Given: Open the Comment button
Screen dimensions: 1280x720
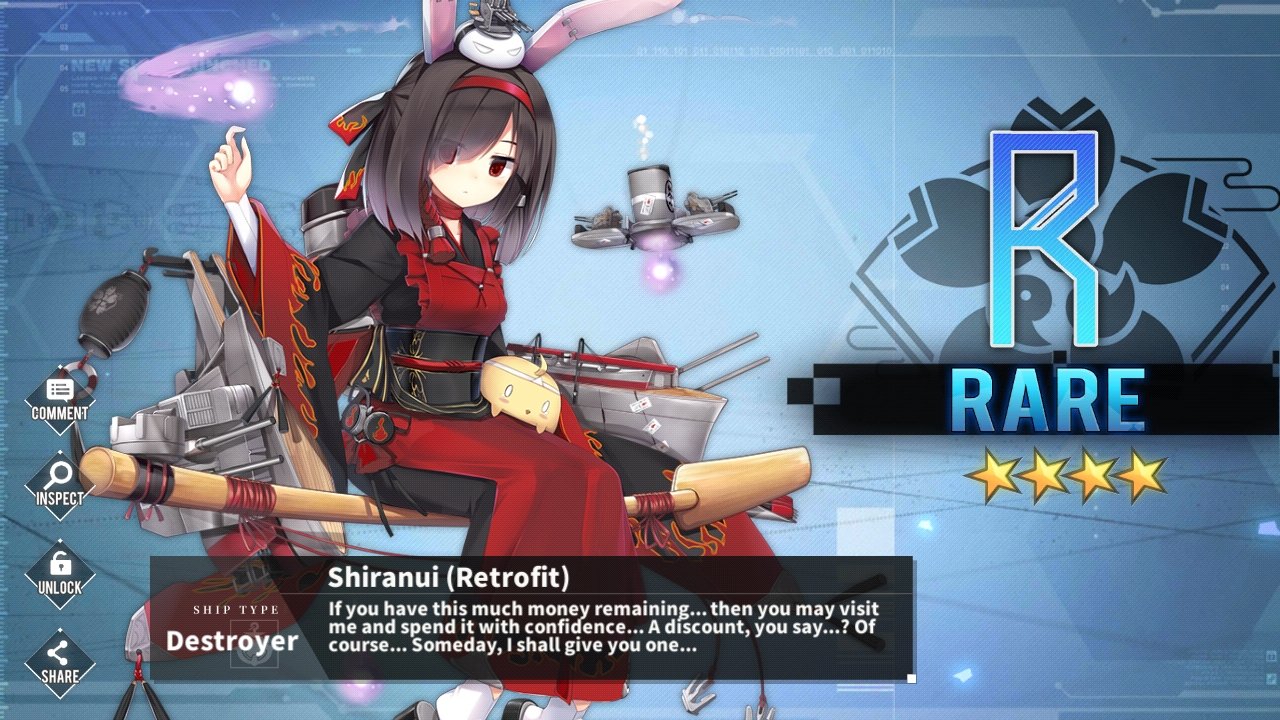Looking at the screenshot, I should pyautogui.click(x=60, y=399).
